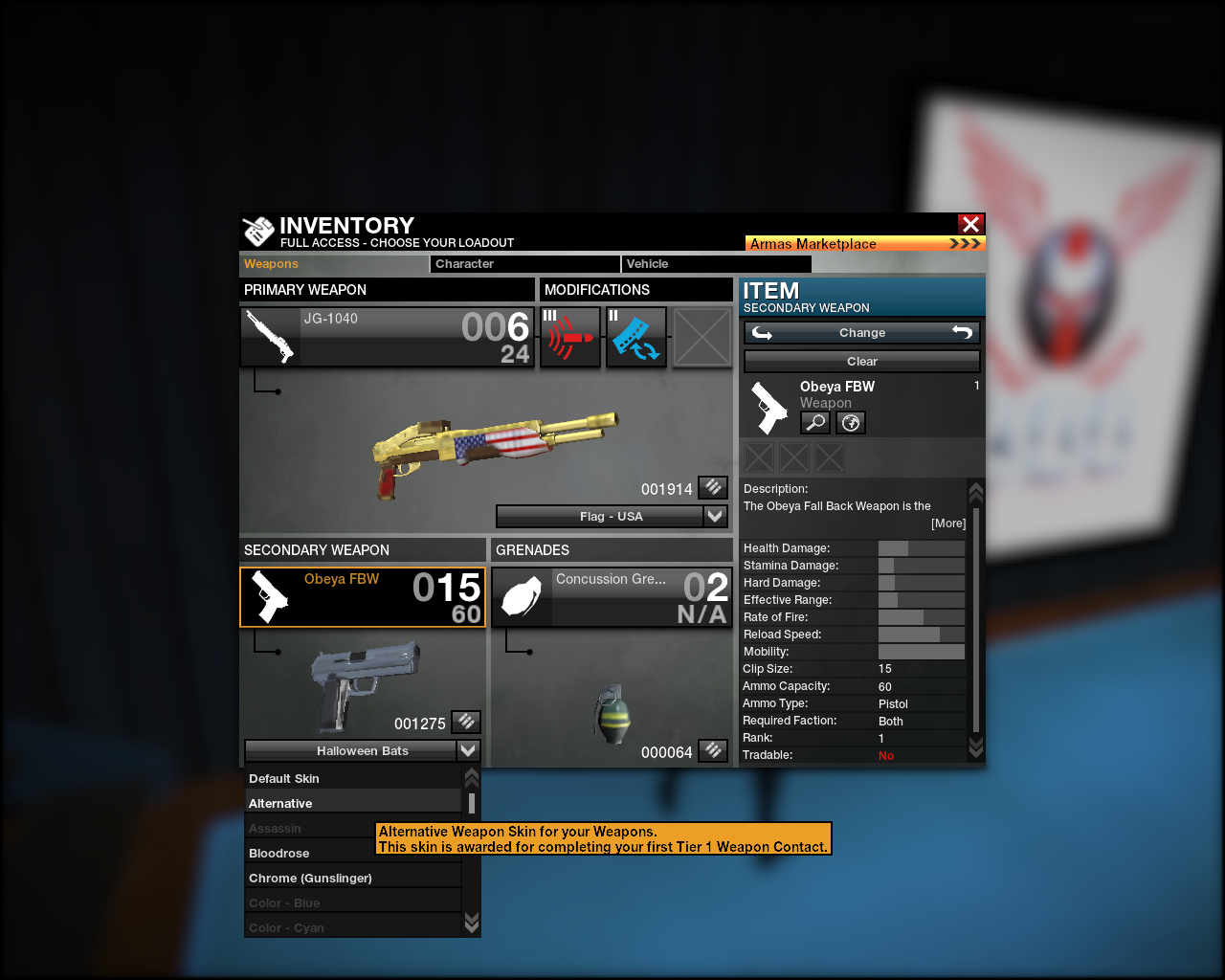Select the Concussion Grenade slot
This screenshot has height=980, width=1225.
pyautogui.click(x=612, y=597)
